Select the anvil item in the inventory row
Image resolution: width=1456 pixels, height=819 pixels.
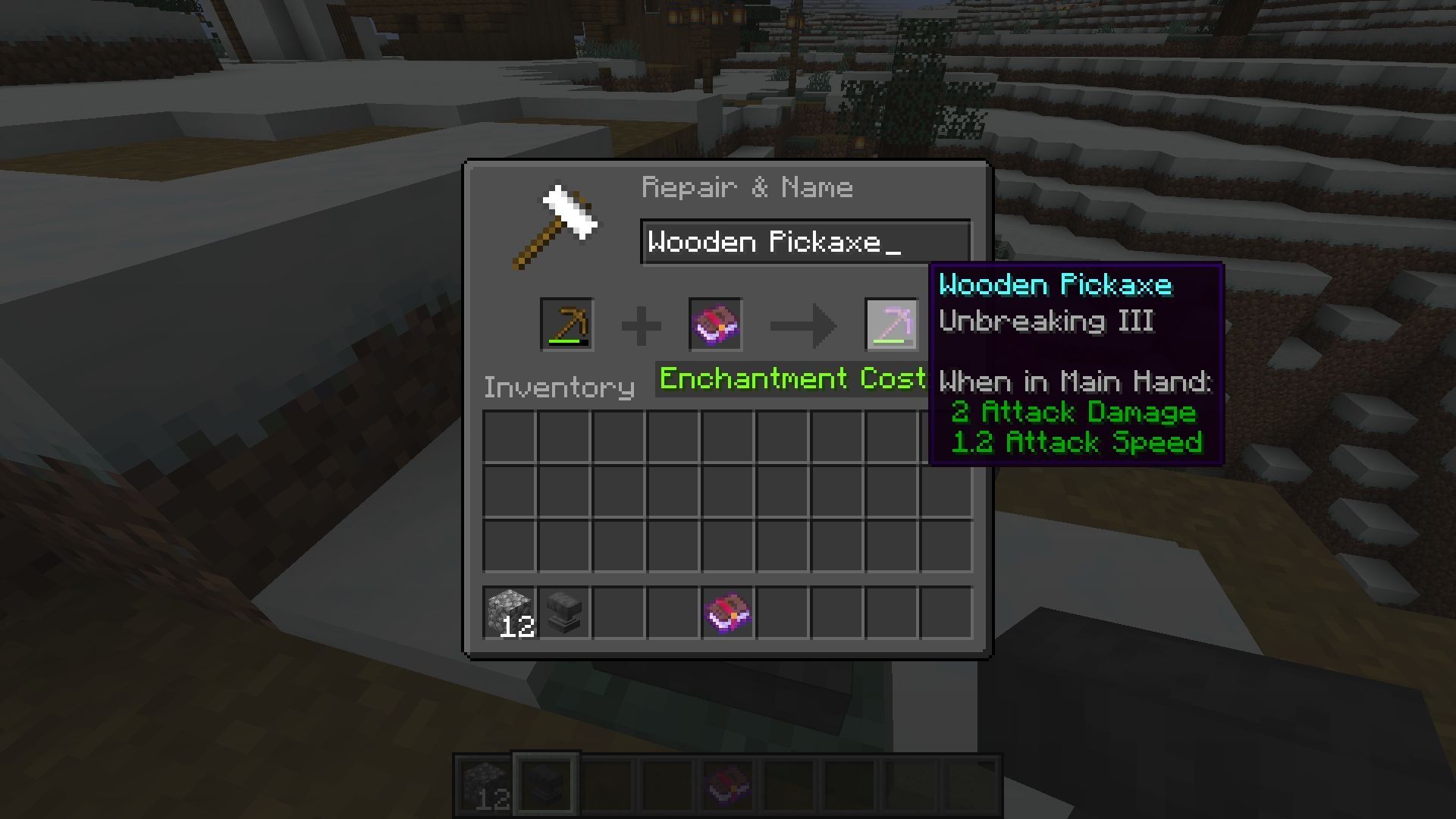point(564,613)
